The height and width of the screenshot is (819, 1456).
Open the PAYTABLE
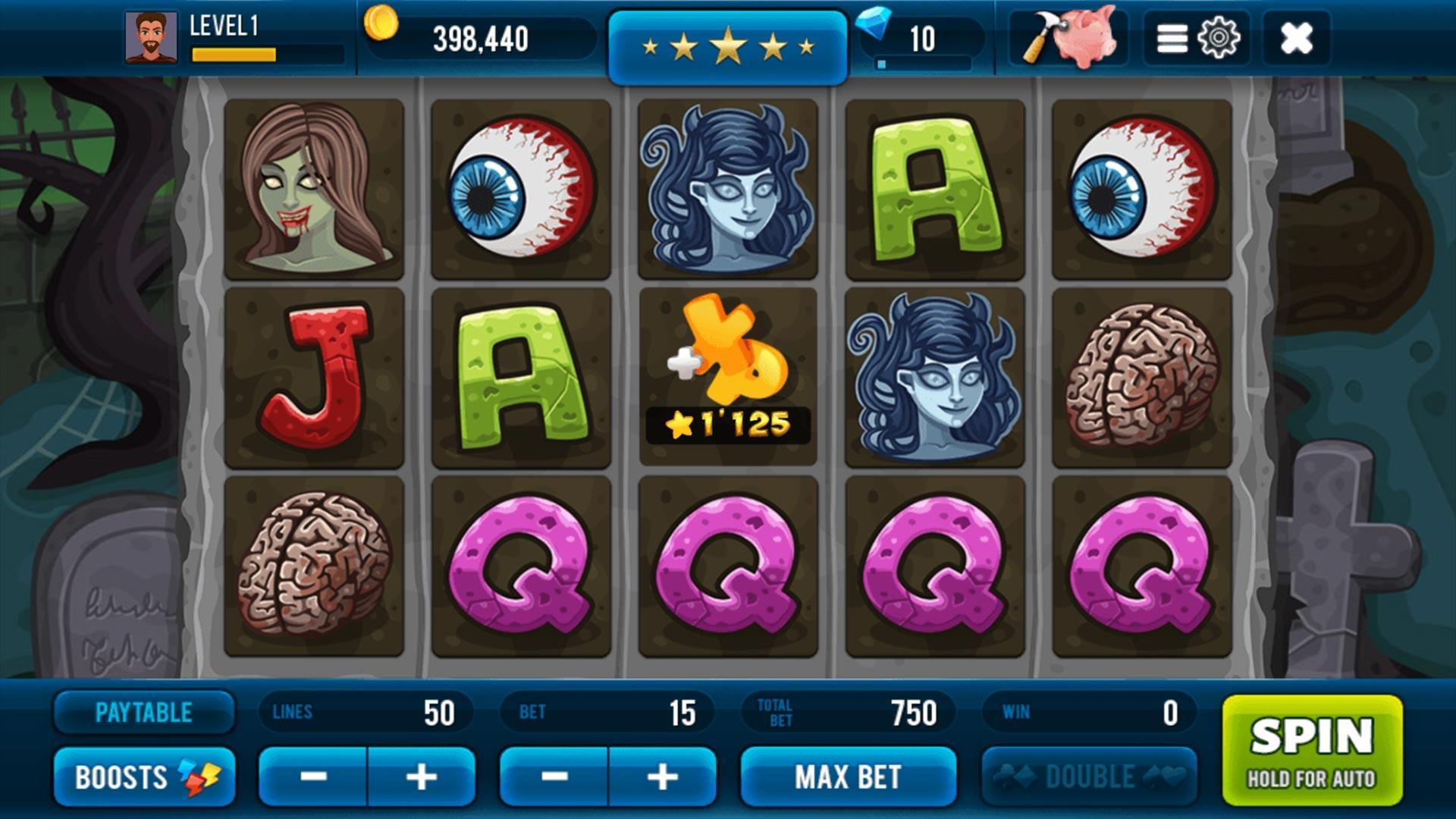(x=144, y=711)
